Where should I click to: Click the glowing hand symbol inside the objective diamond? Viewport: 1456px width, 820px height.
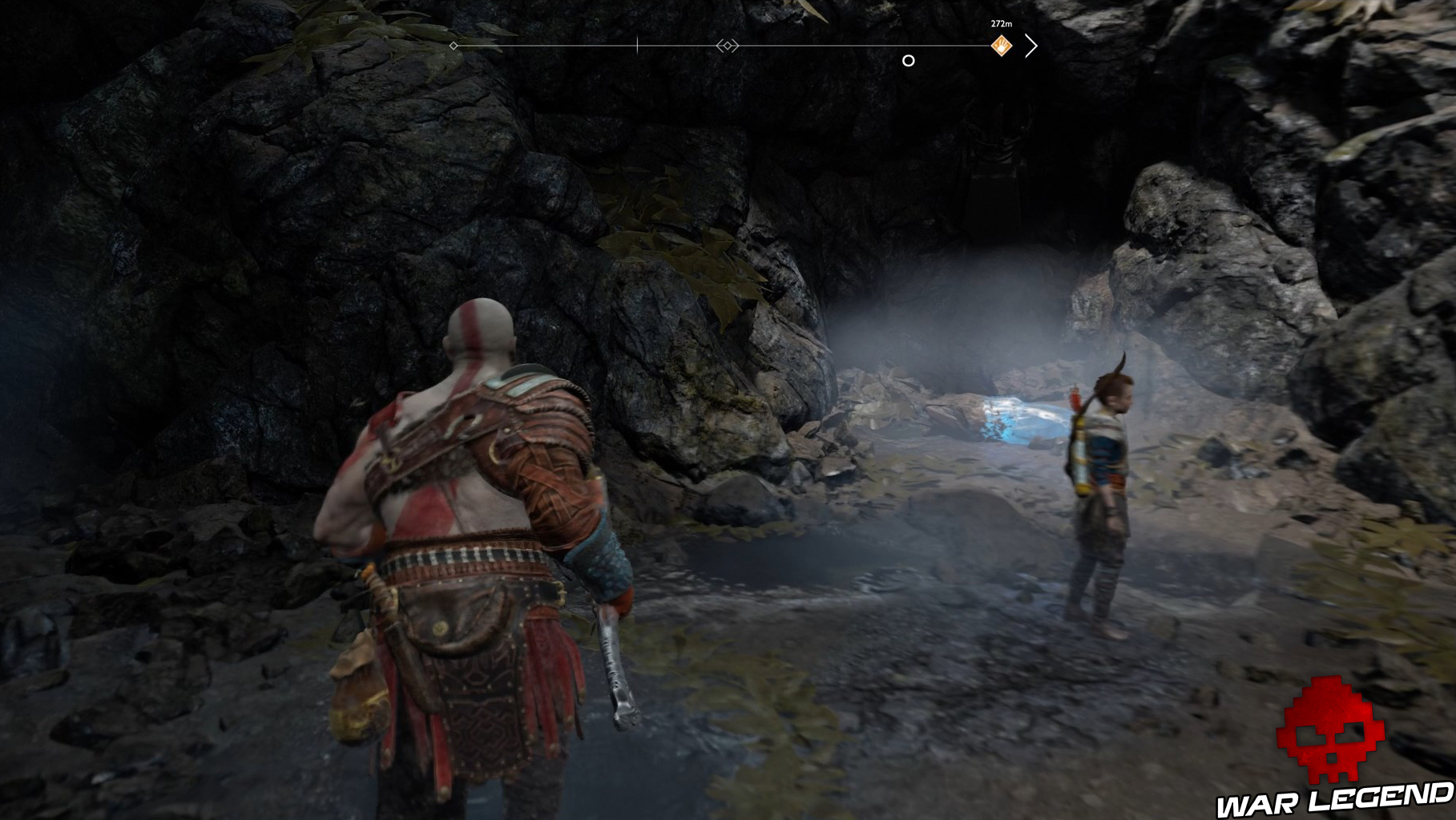tap(1001, 46)
